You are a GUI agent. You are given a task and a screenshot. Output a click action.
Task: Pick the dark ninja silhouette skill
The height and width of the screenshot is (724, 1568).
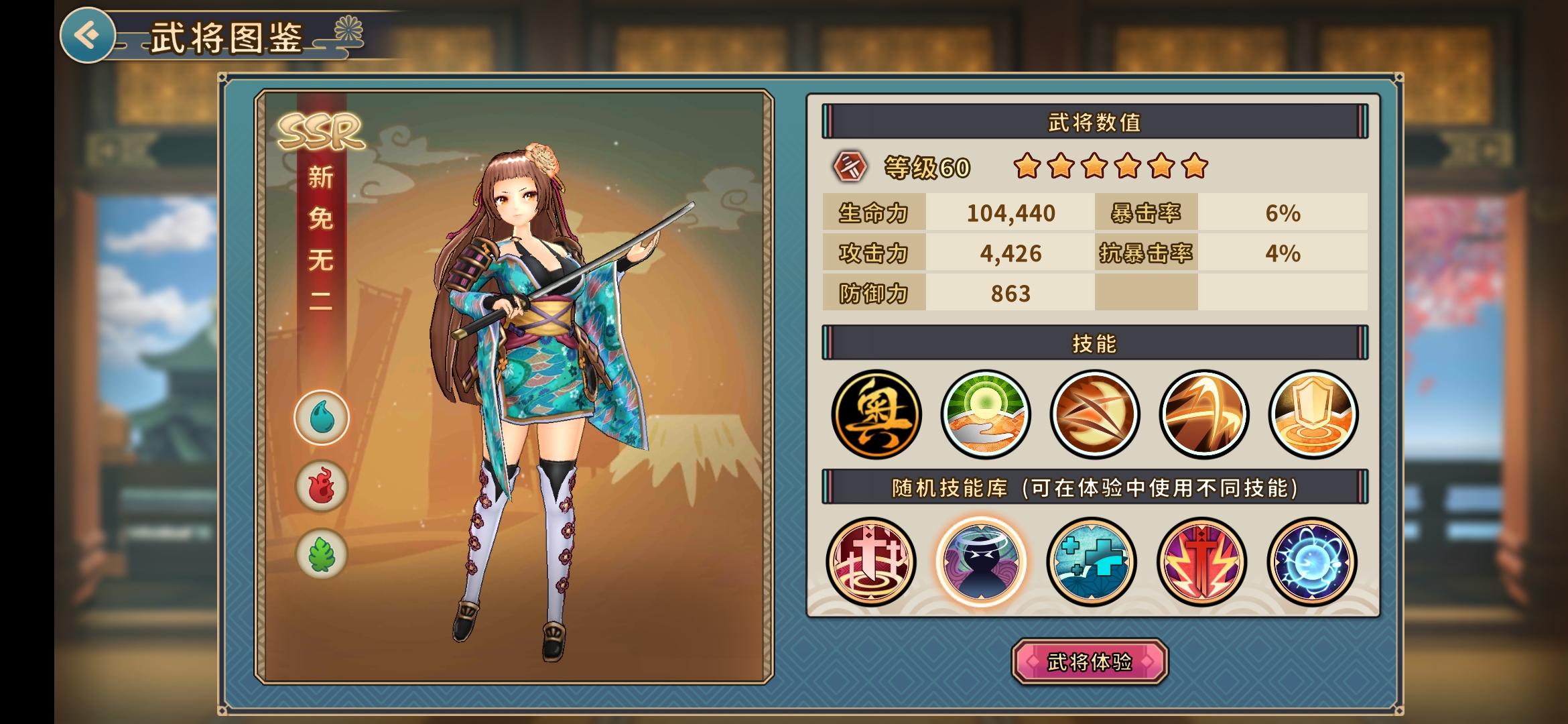(x=981, y=562)
